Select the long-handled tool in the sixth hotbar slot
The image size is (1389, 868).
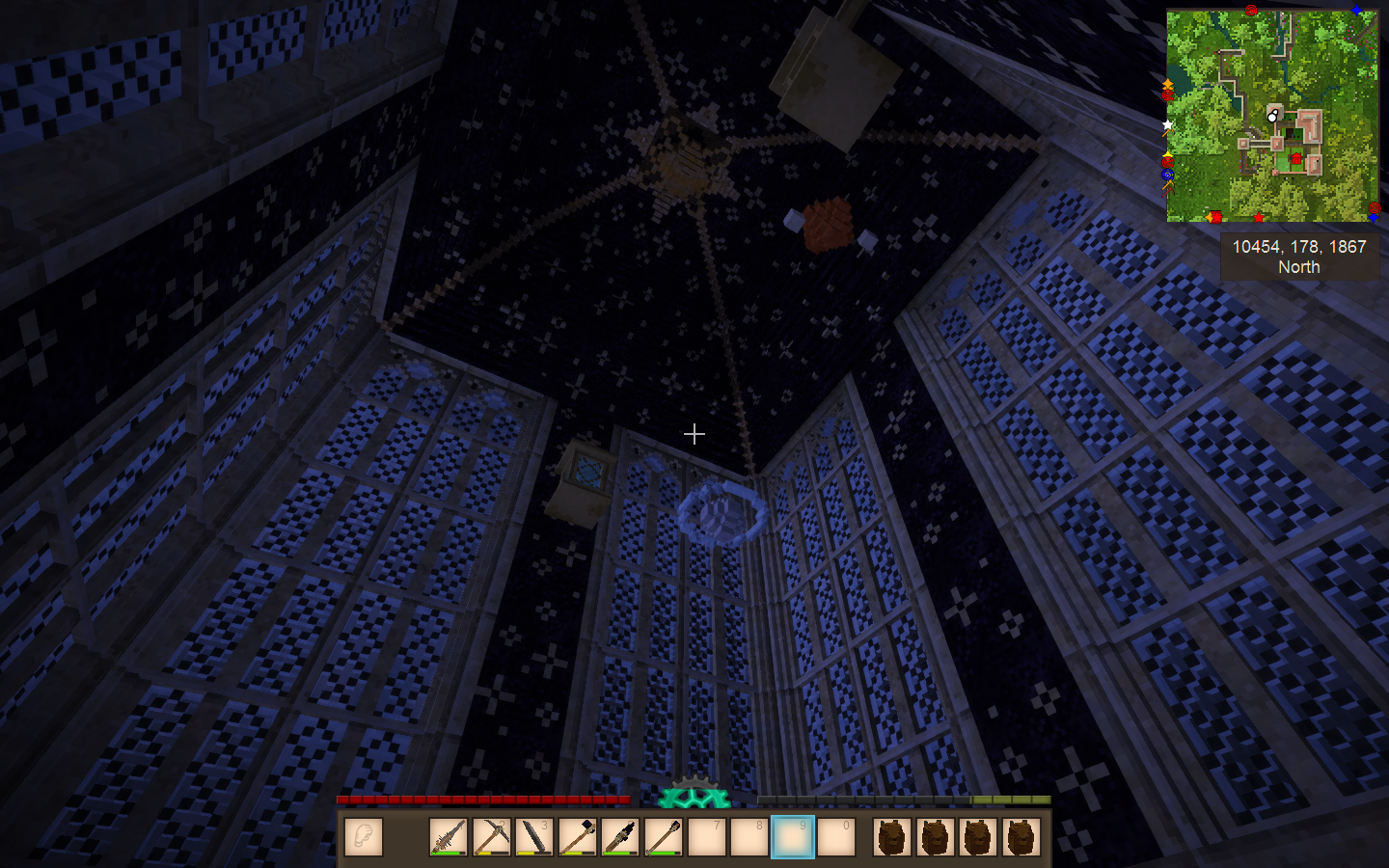point(664,836)
